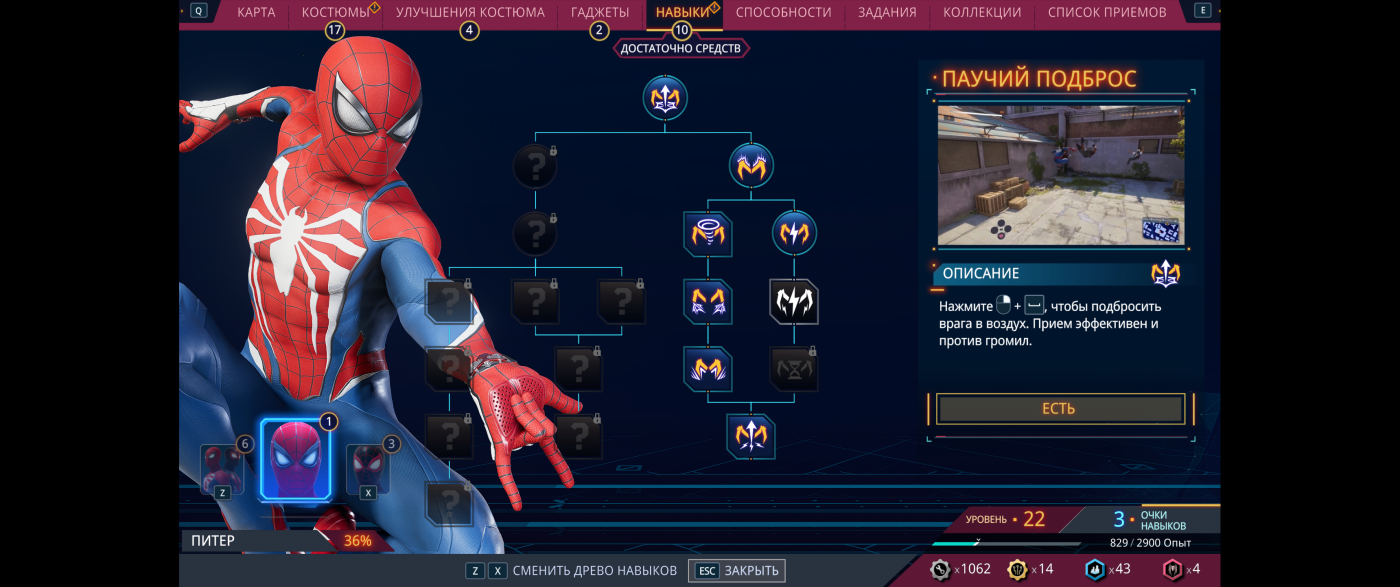
Task: Open the Задания tab
Action: tap(887, 12)
